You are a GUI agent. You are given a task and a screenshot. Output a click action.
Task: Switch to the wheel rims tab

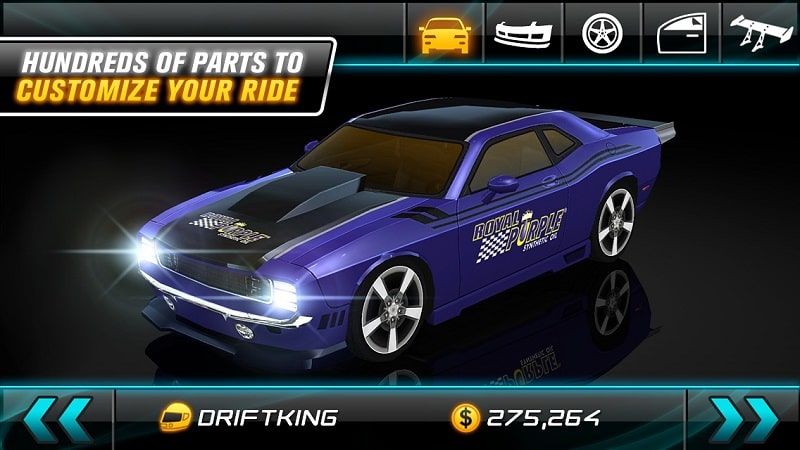click(602, 31)
